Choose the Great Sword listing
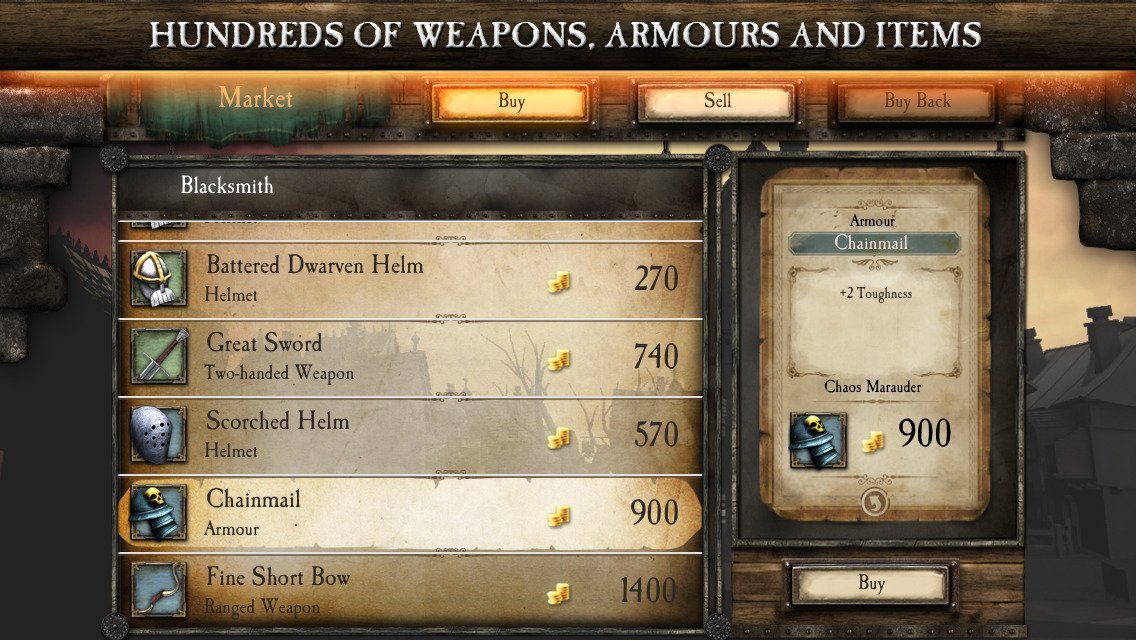Viewport: 1136px width, 640px height. point(410,356)
